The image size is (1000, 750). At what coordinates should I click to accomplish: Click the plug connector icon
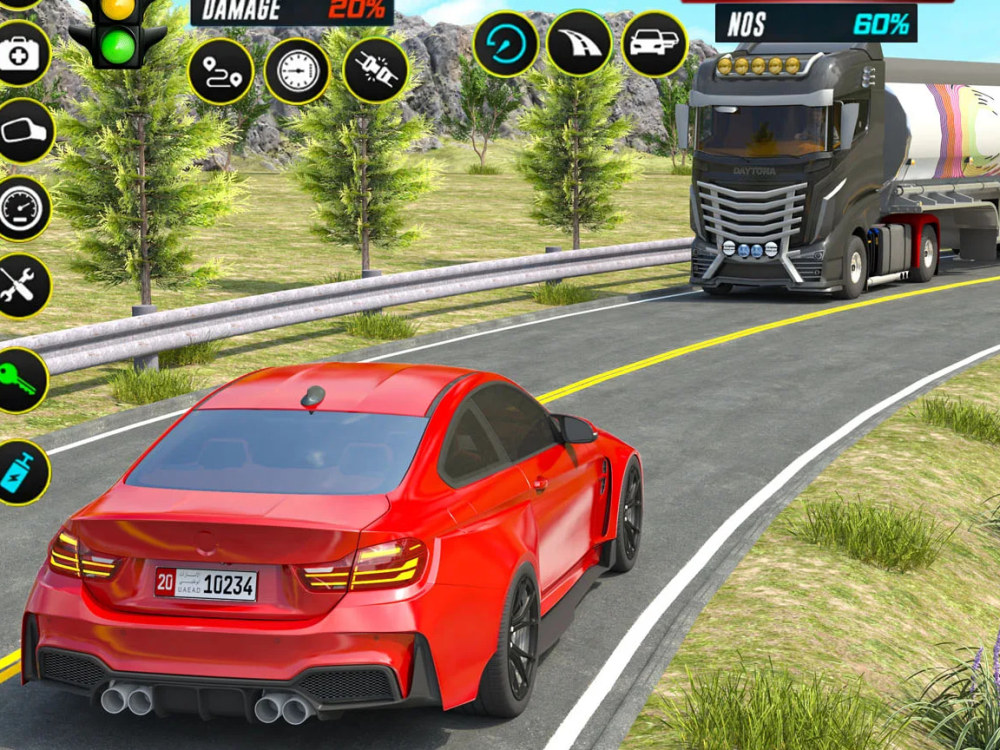[x=375, y=71]
